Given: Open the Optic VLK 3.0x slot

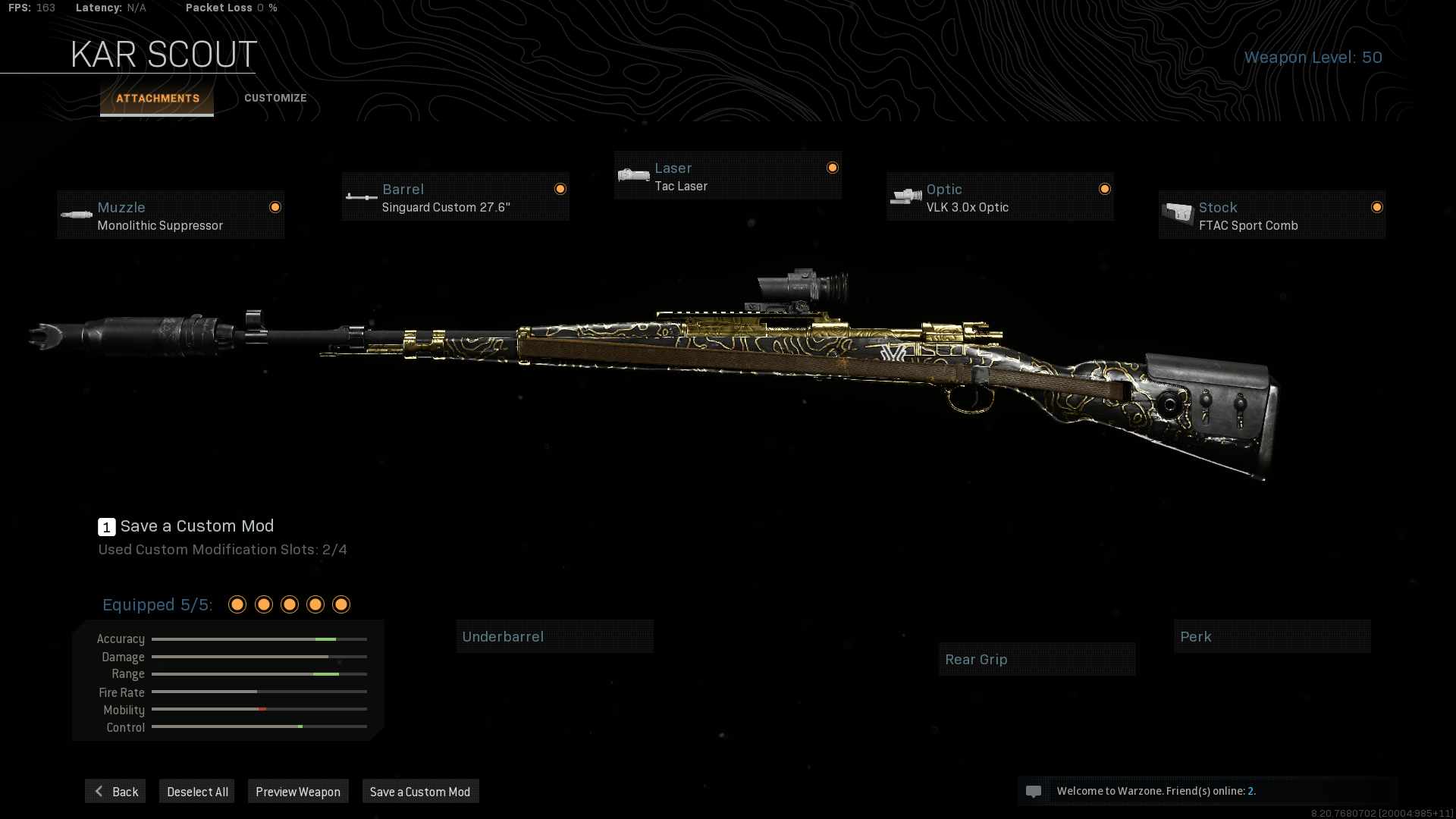Looking at the screenshot, I should 999,197.
